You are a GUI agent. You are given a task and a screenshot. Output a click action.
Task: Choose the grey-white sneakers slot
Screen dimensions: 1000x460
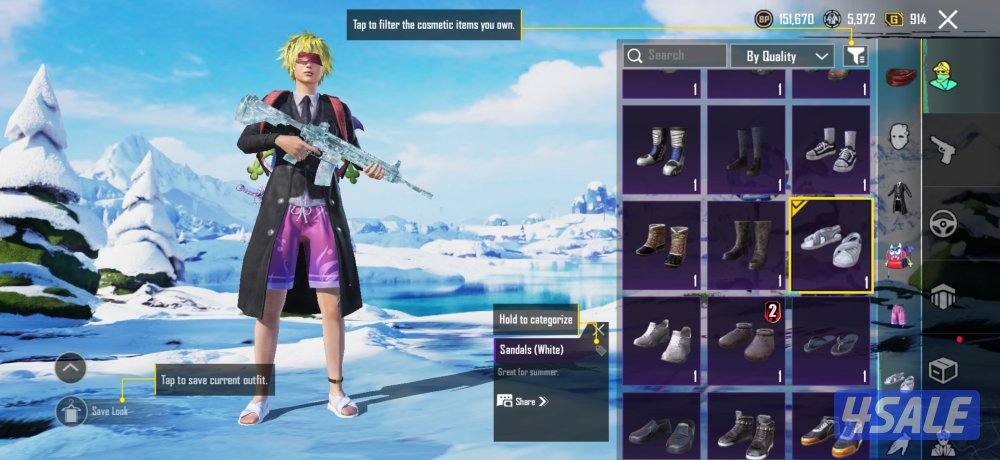[x=660, y=341]
